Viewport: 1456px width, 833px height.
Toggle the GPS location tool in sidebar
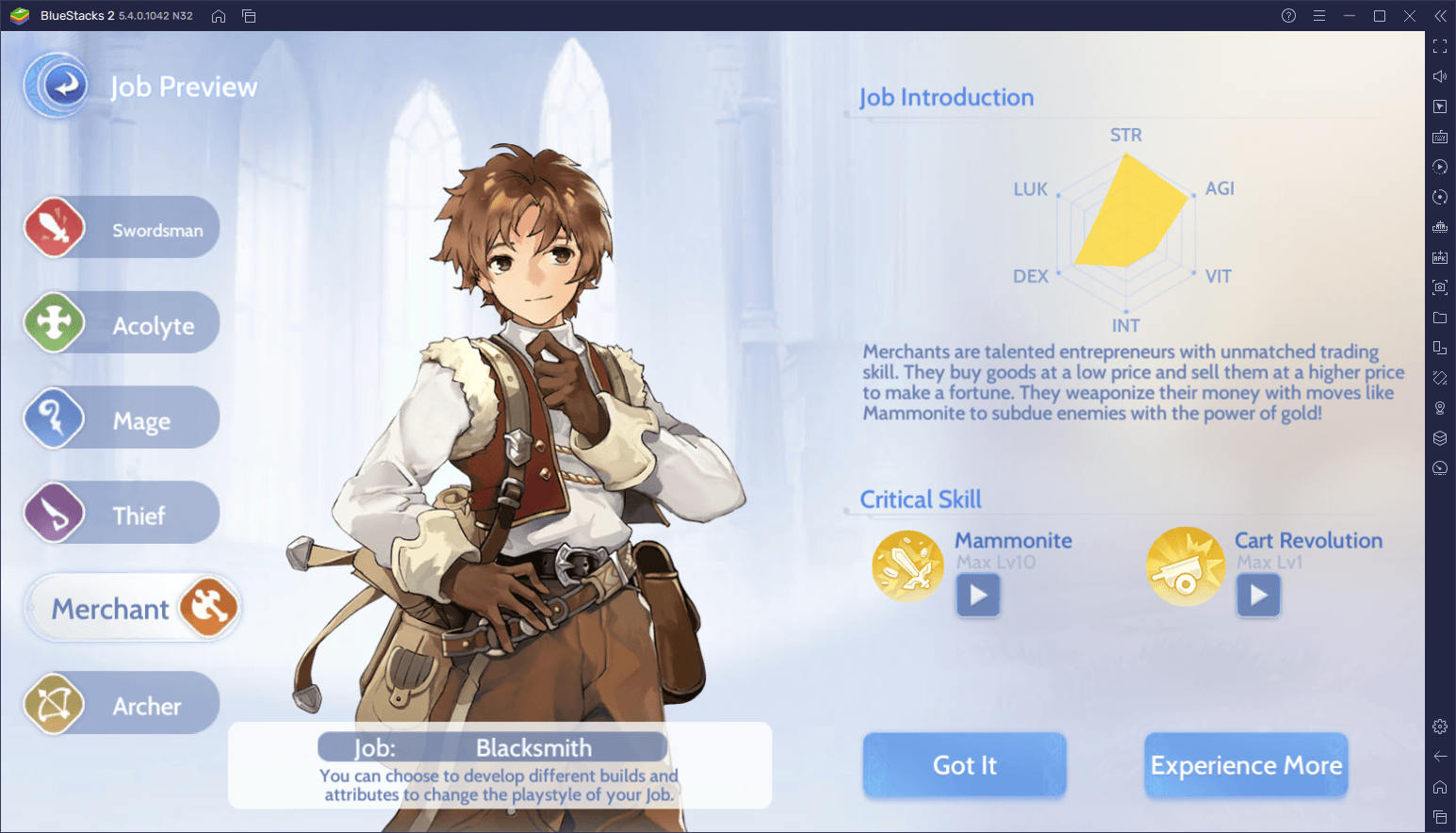1440,407
